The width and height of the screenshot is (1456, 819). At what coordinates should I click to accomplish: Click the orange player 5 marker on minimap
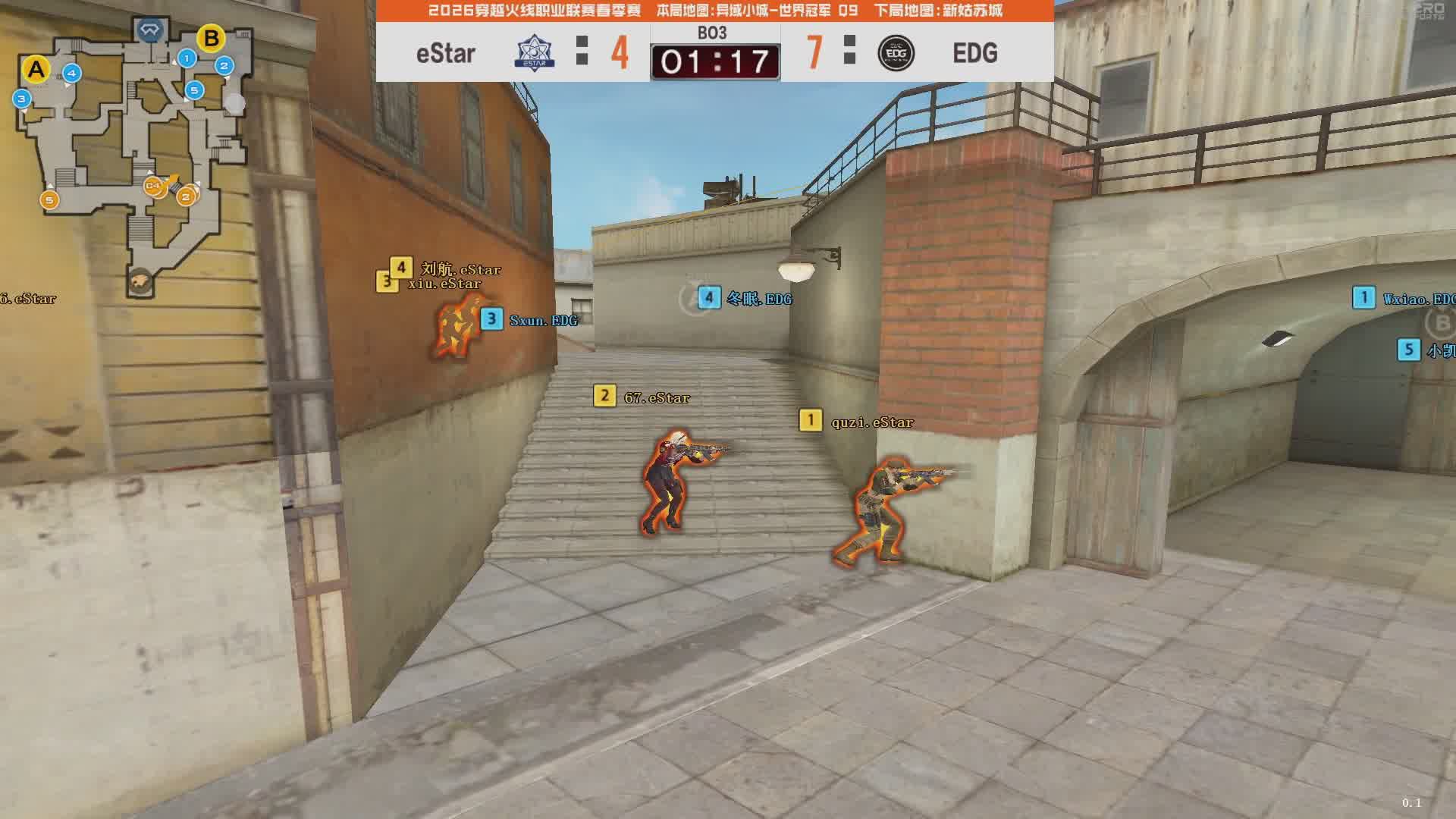point(49,200)
